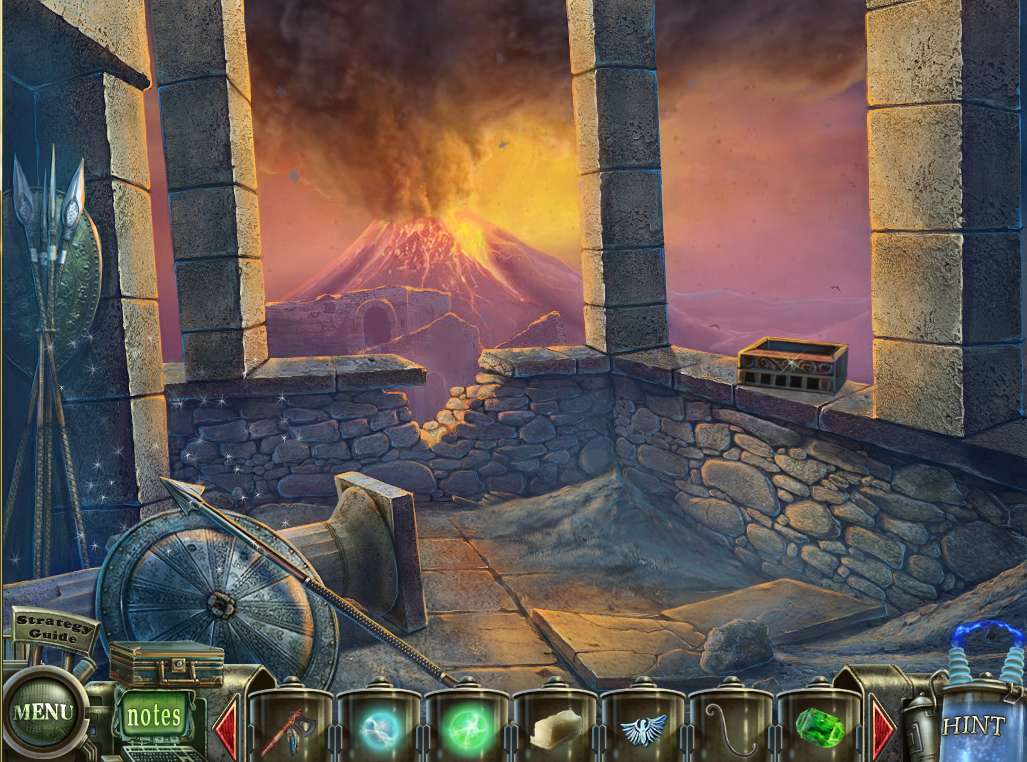Use the HINT button

coord(973,724)
